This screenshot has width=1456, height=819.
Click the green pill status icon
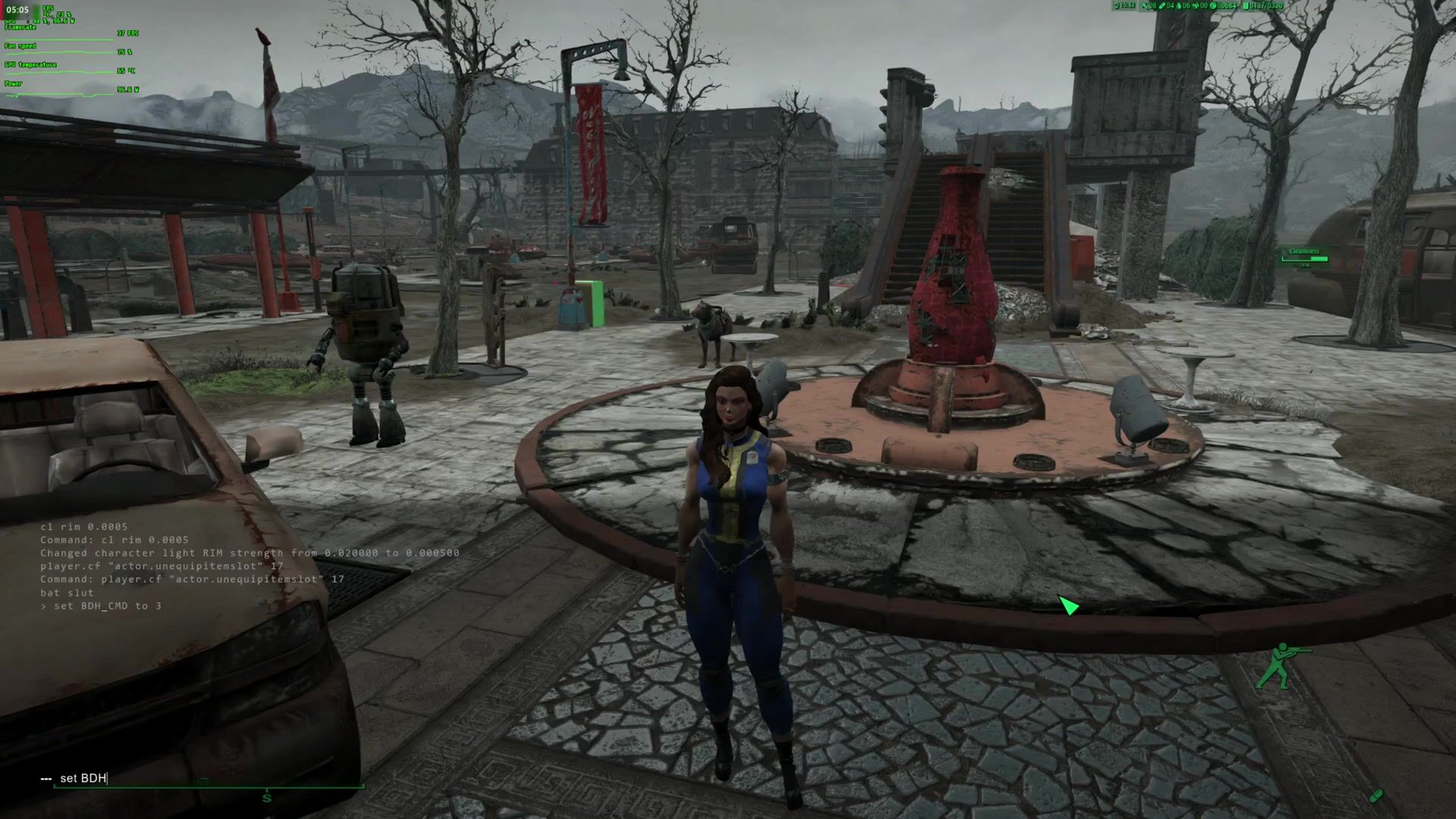1376,795
